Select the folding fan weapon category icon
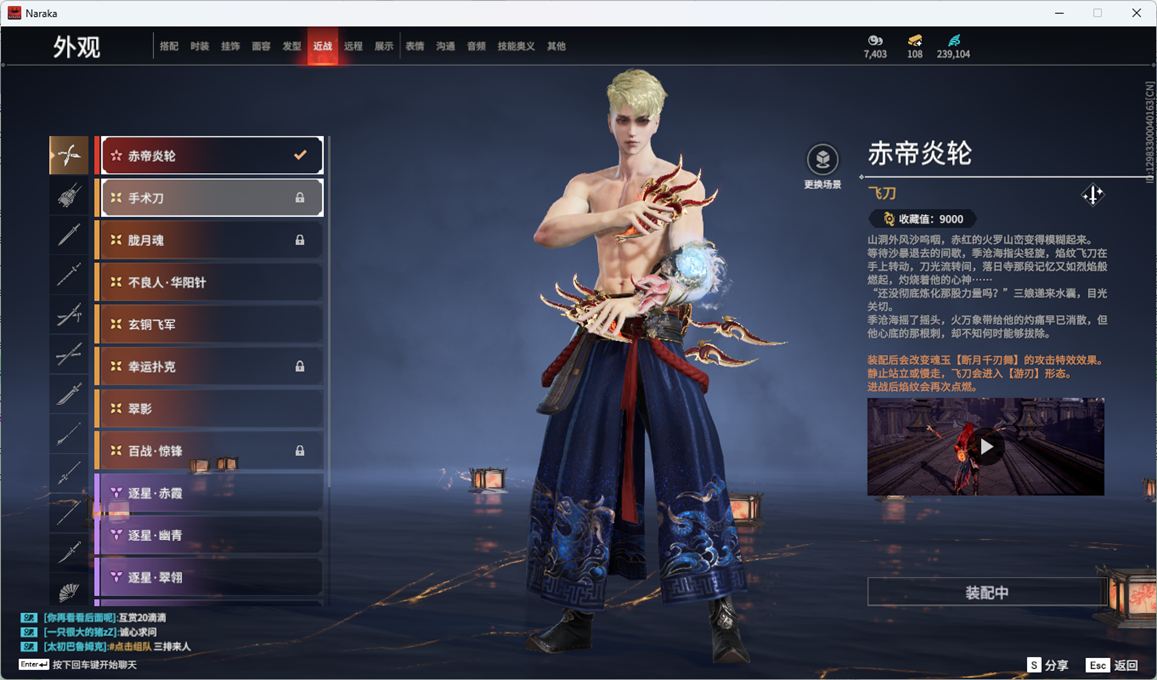 (69, 592)
